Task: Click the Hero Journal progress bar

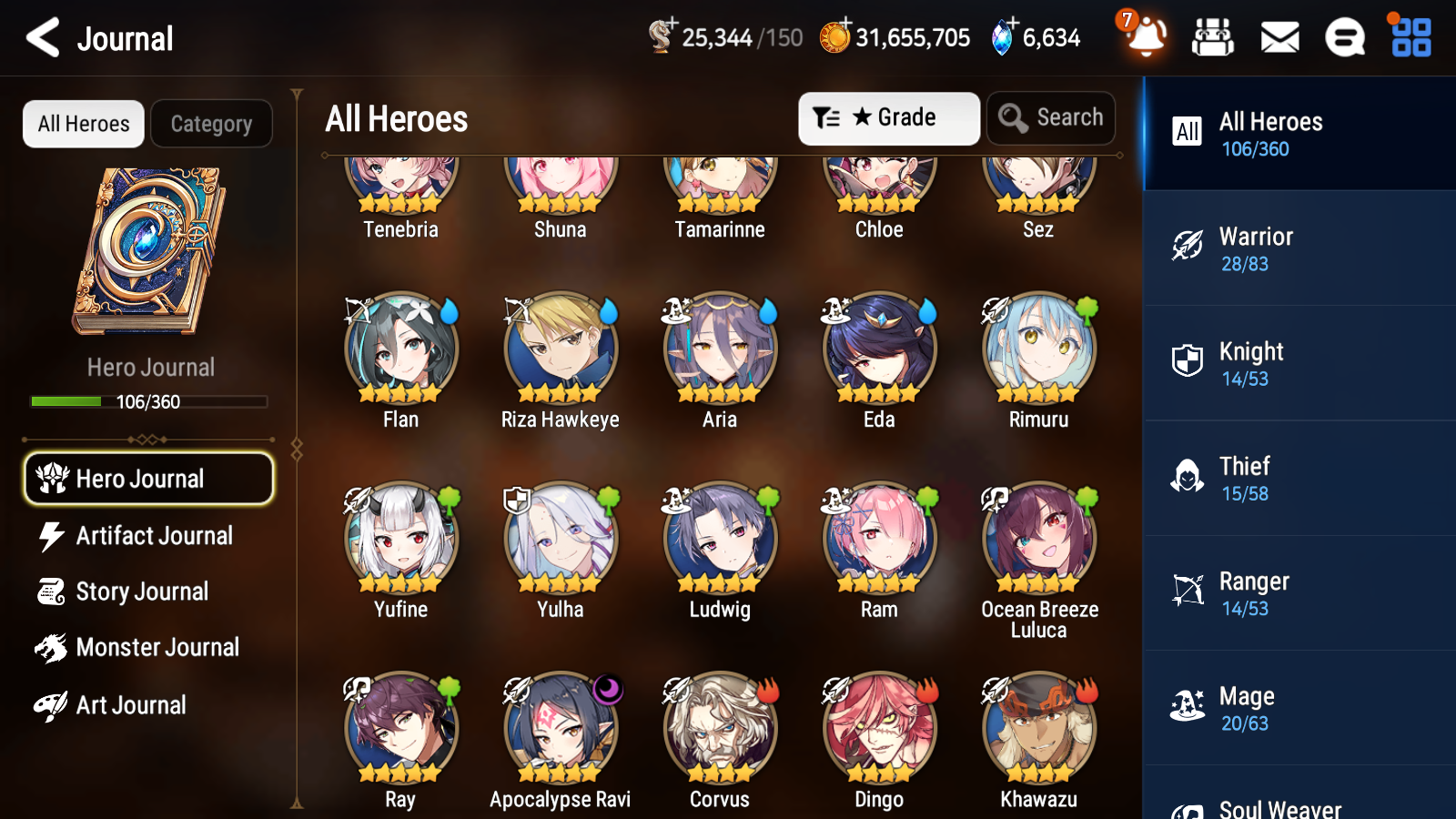Action: point(148,401)
